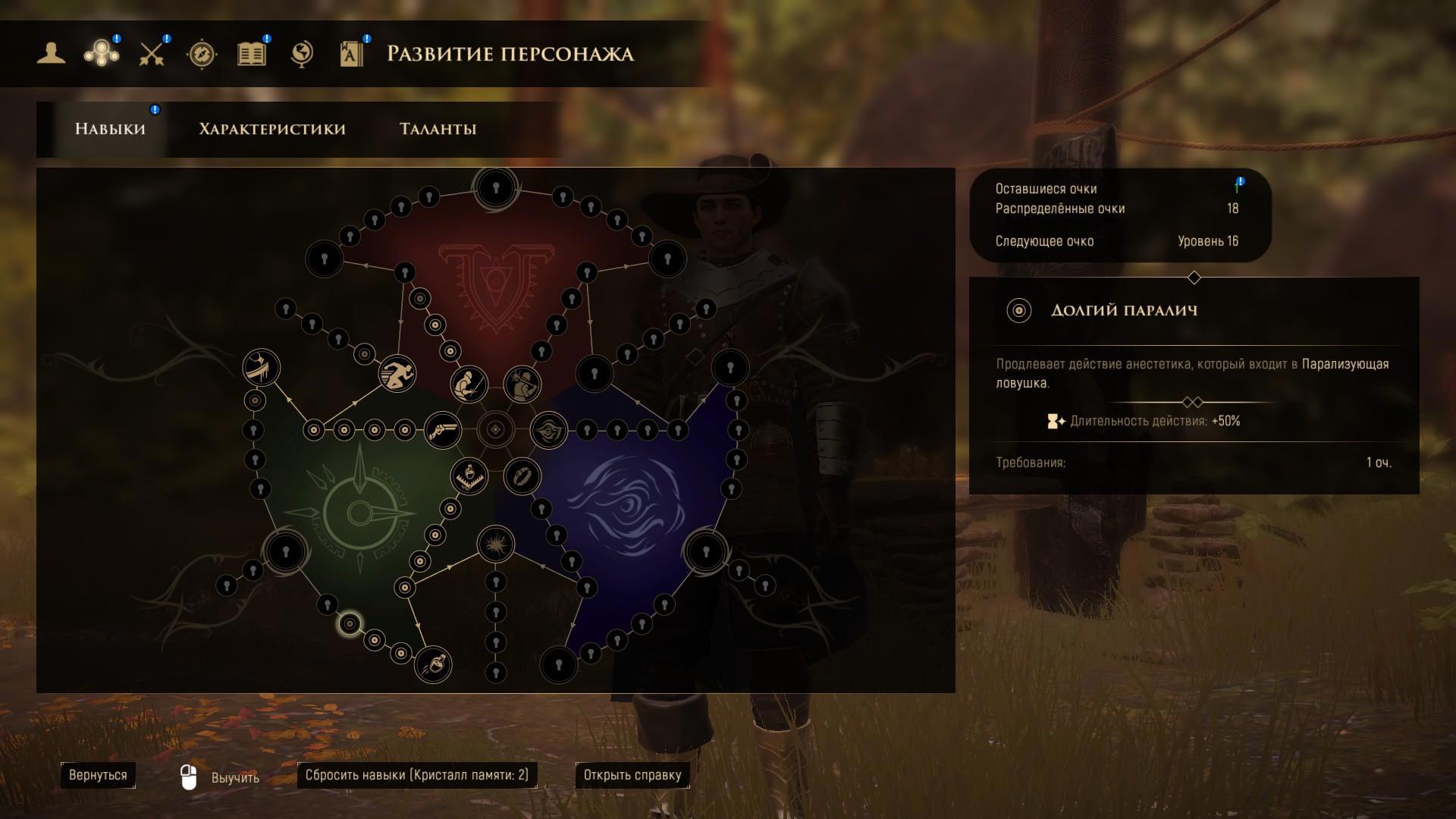The image size is (1456, 819).
Task: Select the running figure skill node
Action: click(397, 374)
